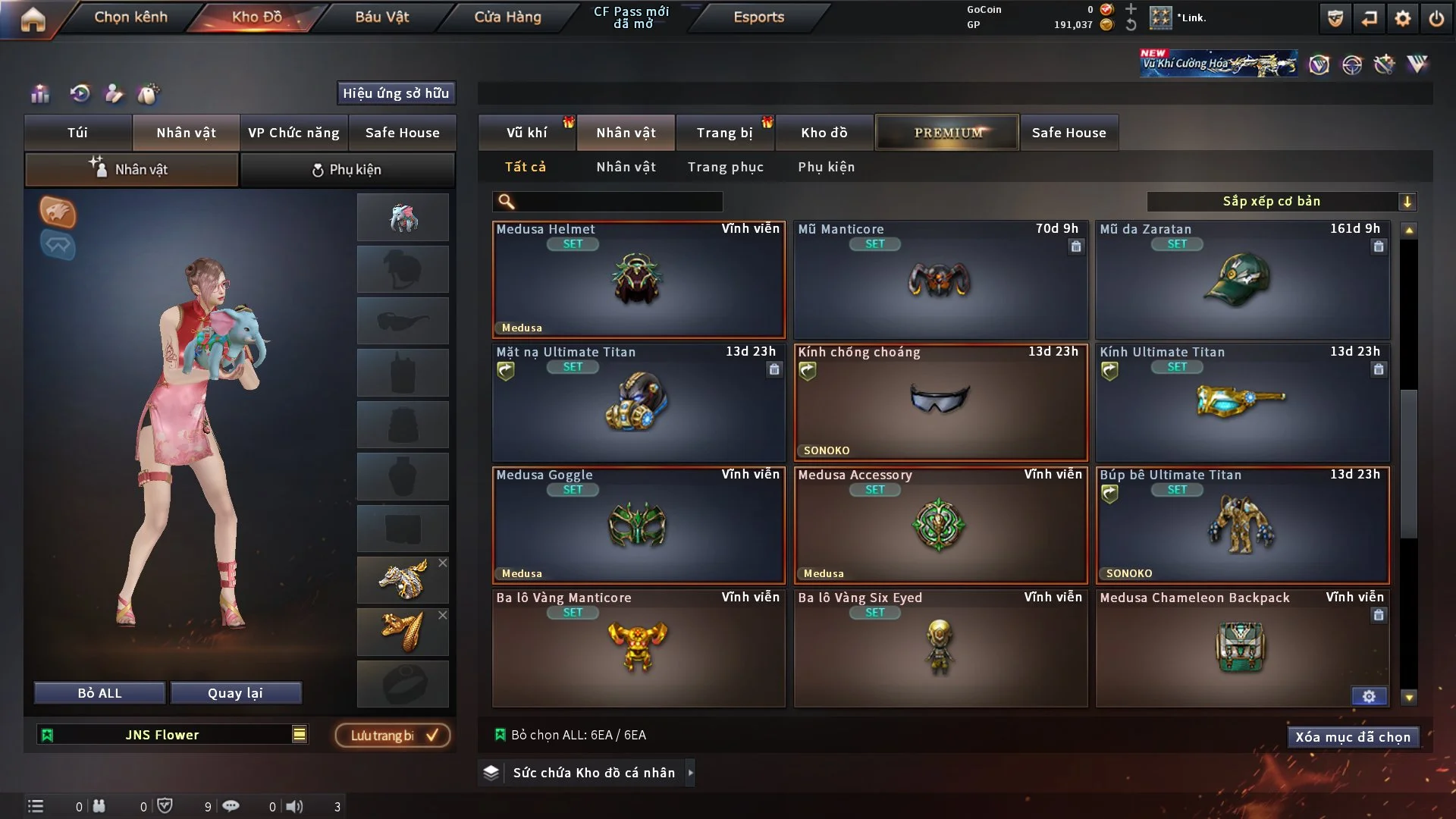The height and width of the screenshot is (819, 1456).
Task: Click the Hiệu ứng sở hữu button
Action: pyautogui.click(x=395, y=93)
